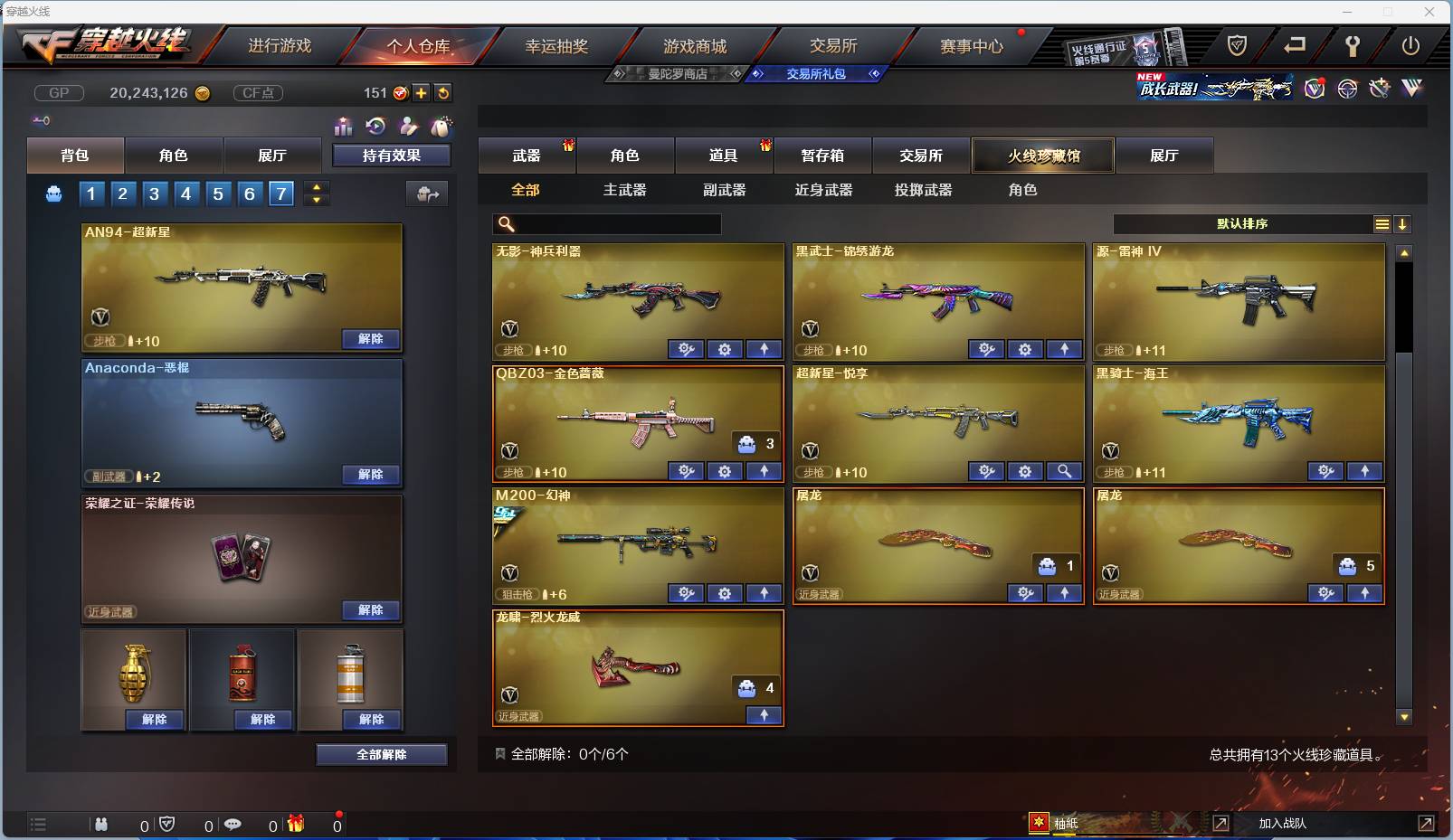Click the plus icon next to the 151 currency
This screenshot has width=1453, height=840.
click(421, 92)
